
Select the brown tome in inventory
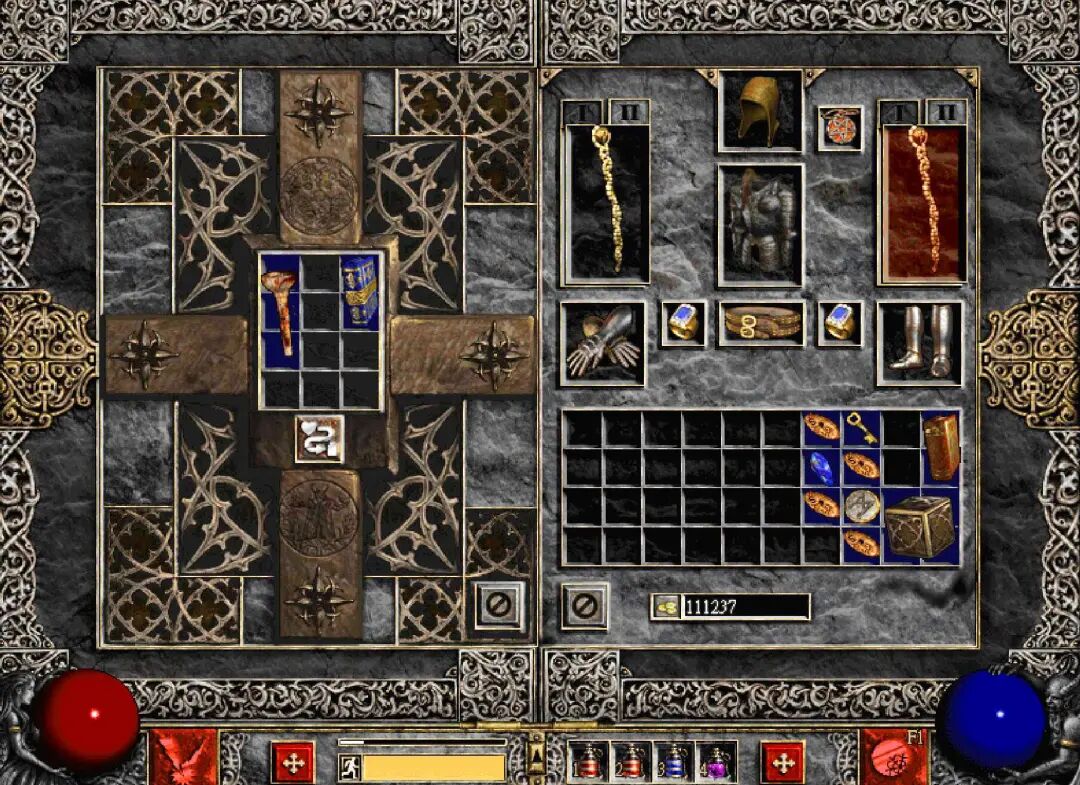pos(940,447)
